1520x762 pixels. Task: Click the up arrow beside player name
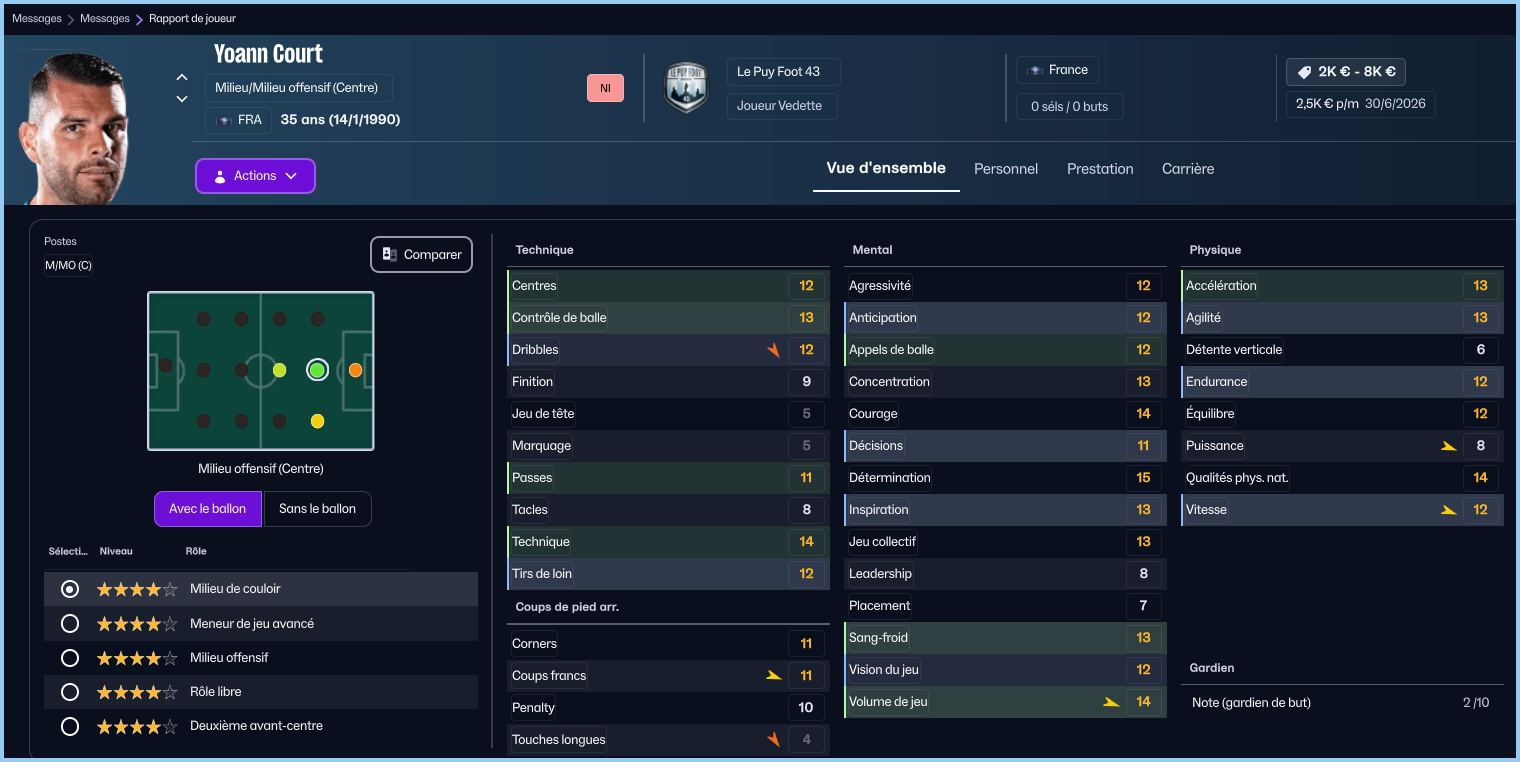[182, 77]
